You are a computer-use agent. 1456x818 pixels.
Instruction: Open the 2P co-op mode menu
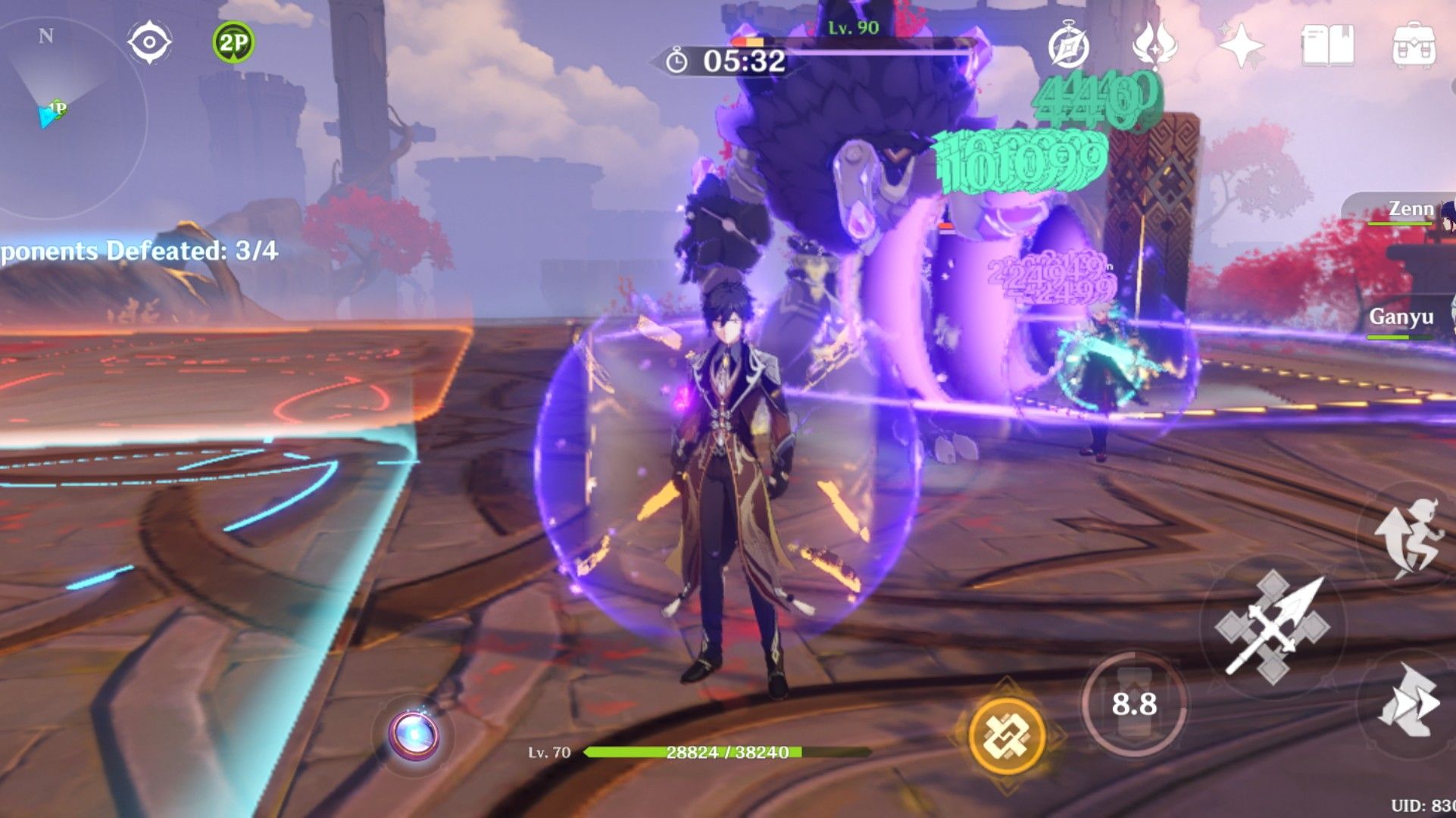pyautogui.click(x=233, y=42)
